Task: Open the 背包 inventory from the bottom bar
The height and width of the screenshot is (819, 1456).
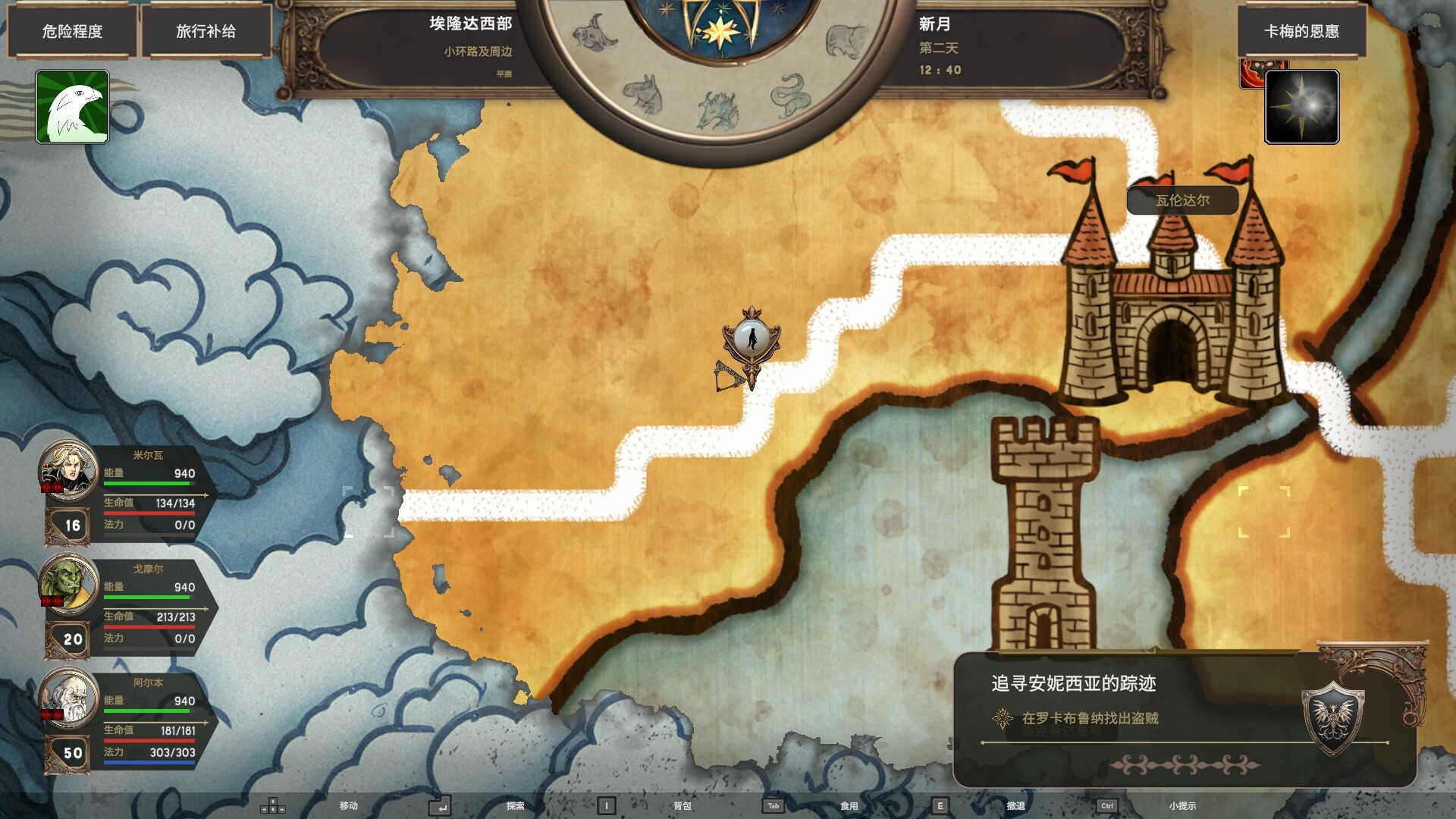Action: [x=682, y=806]
